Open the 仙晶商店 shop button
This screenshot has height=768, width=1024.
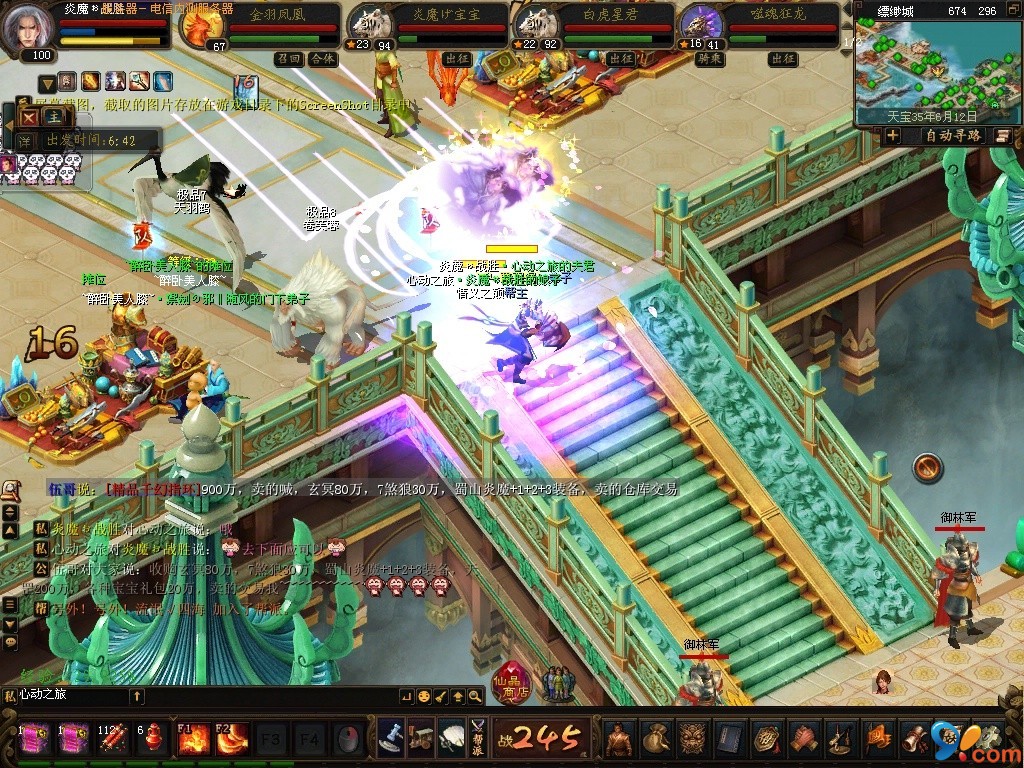(x=511, y=684)
